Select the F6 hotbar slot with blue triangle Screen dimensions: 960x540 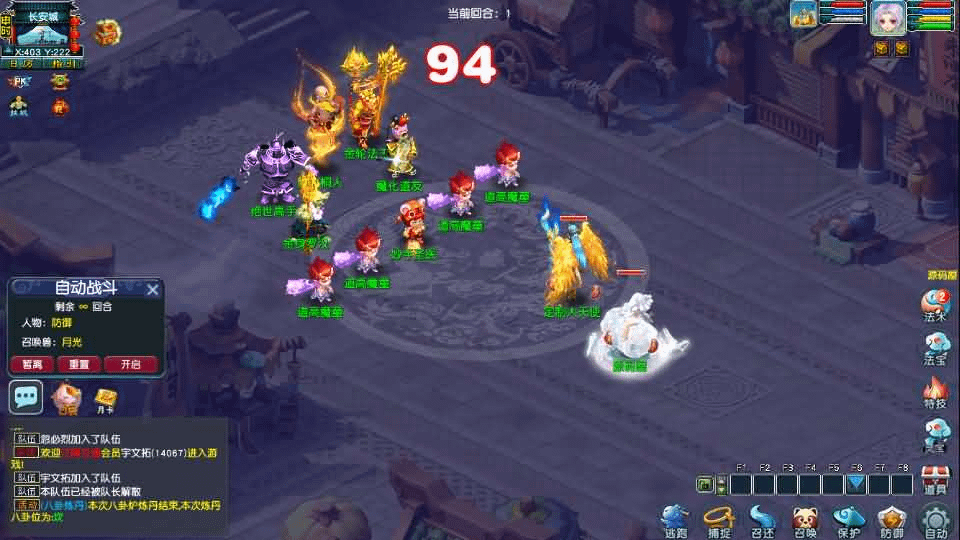856,484
